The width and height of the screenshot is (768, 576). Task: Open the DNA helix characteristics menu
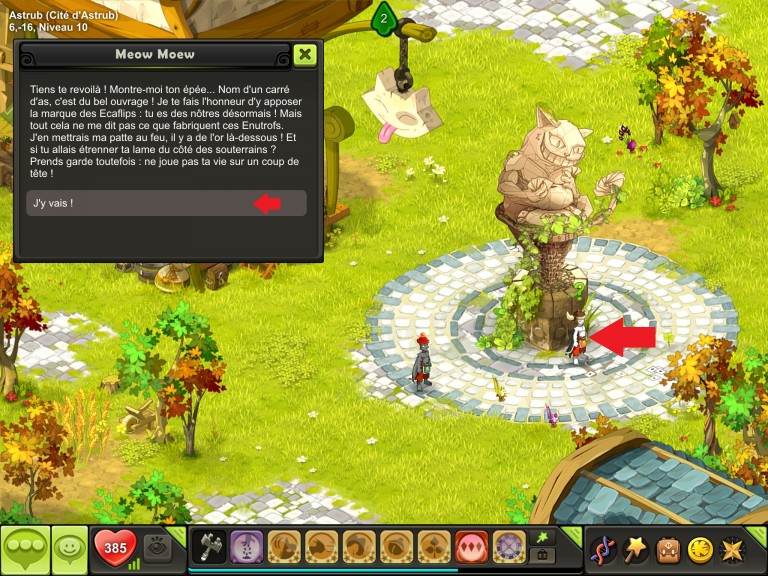point(603,549)
